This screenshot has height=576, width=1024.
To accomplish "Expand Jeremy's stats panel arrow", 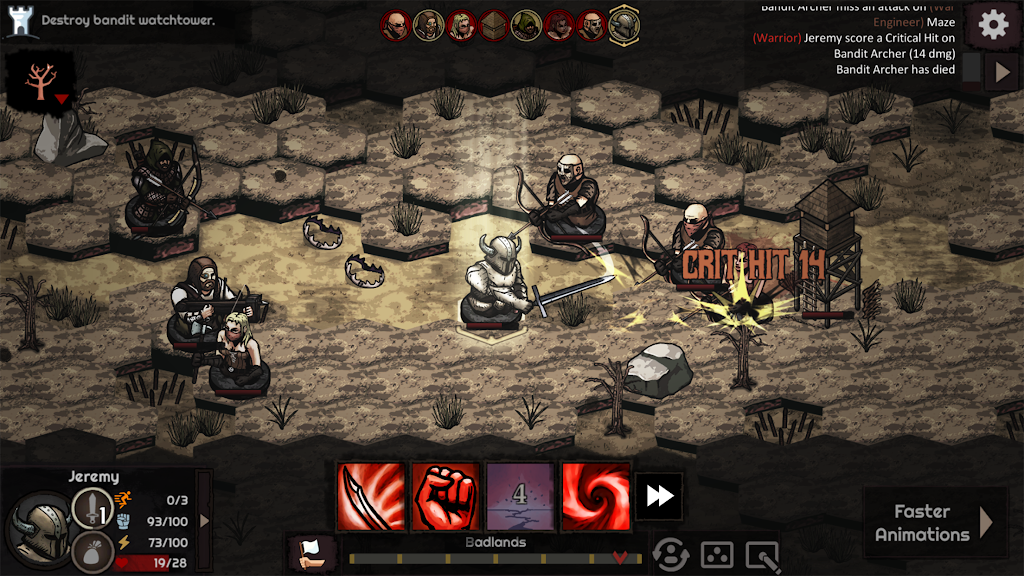I will [205, 520].
